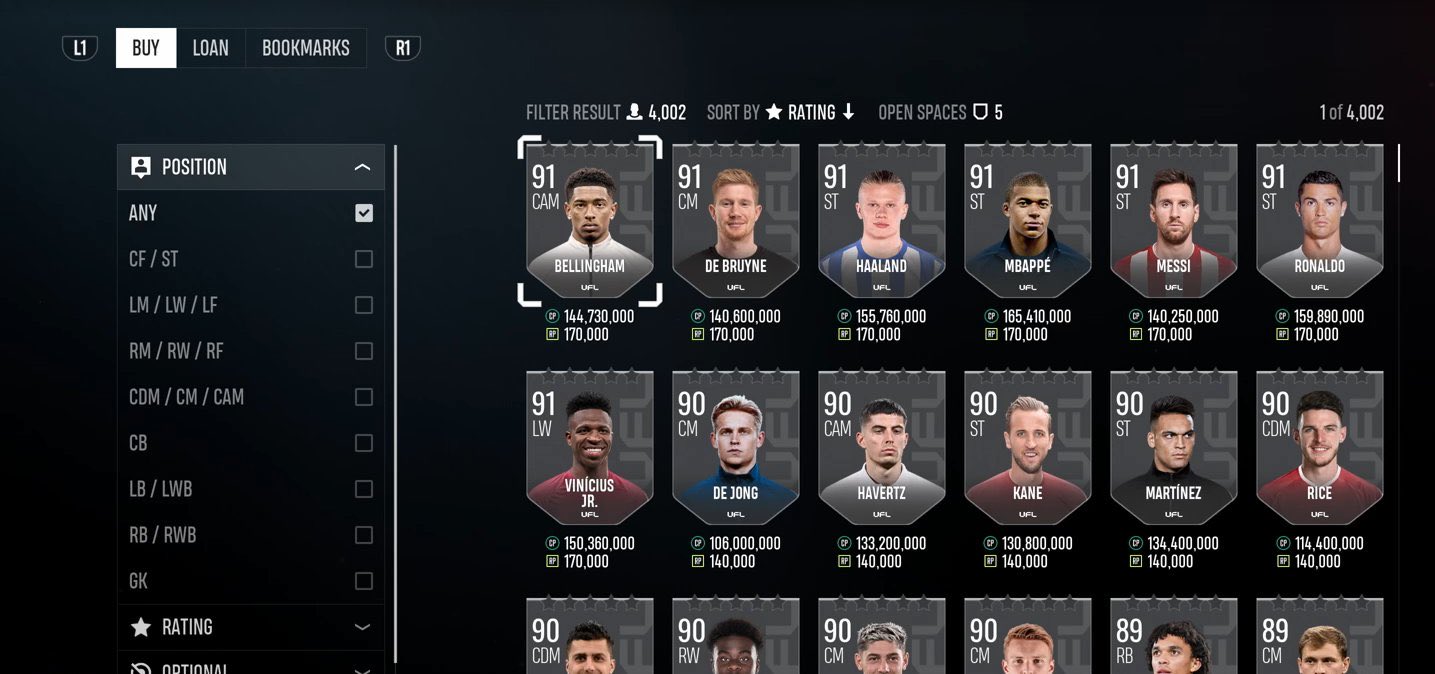Choose the Bellingham player card
This screenshot has width=1435, height=674.
(x=590, y=221)
